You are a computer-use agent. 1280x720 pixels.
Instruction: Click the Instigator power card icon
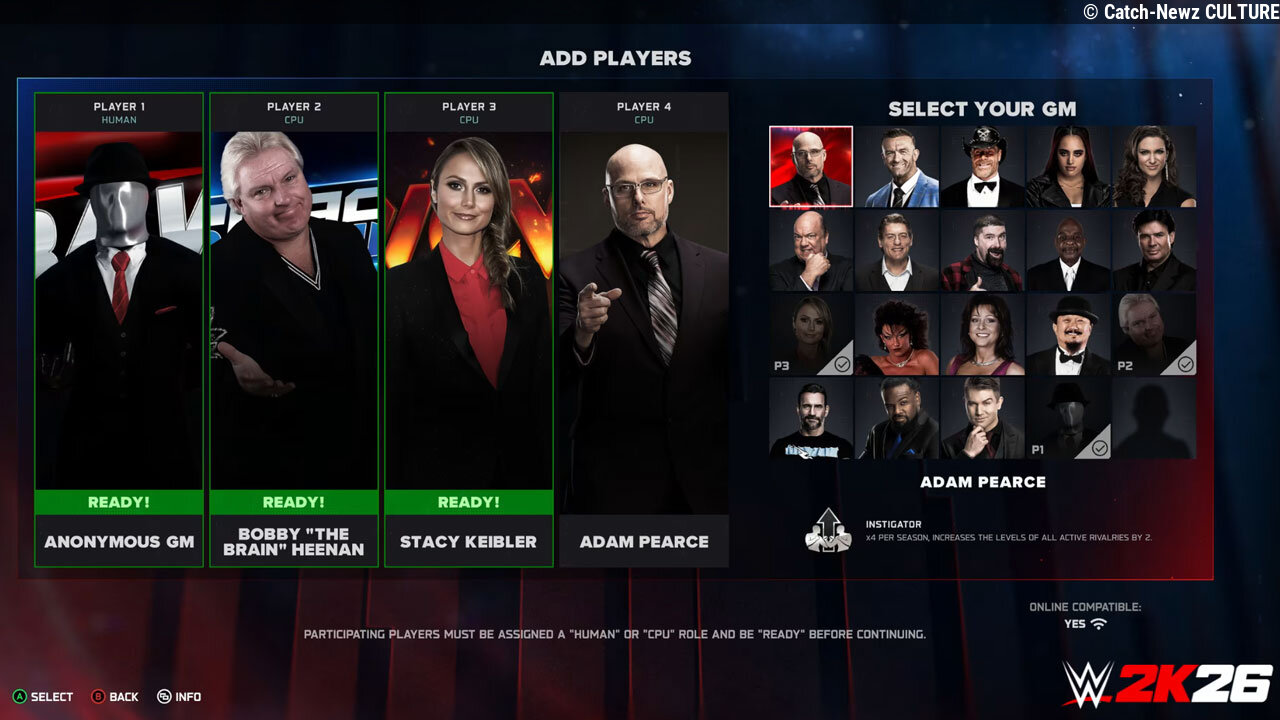828,530
